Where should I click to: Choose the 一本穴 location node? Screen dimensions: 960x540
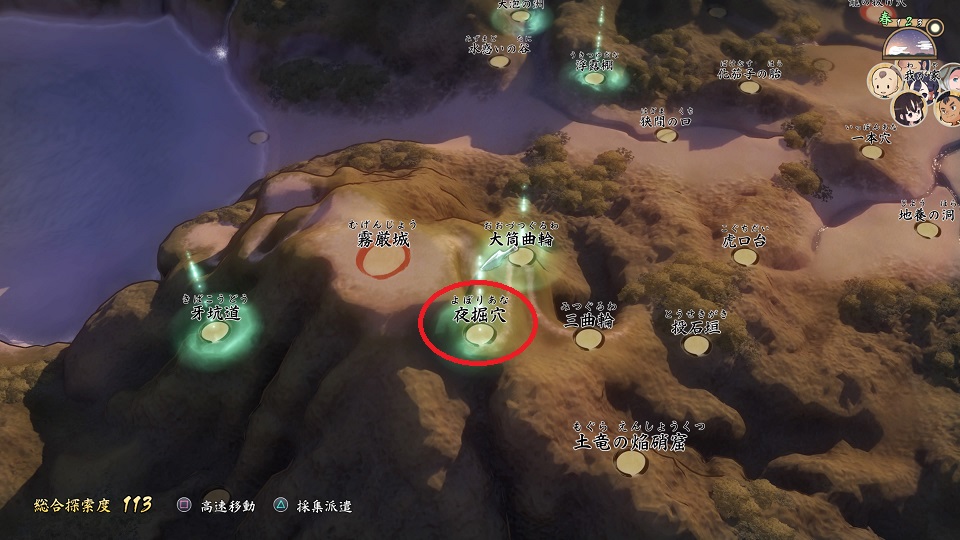pos(872,152)
